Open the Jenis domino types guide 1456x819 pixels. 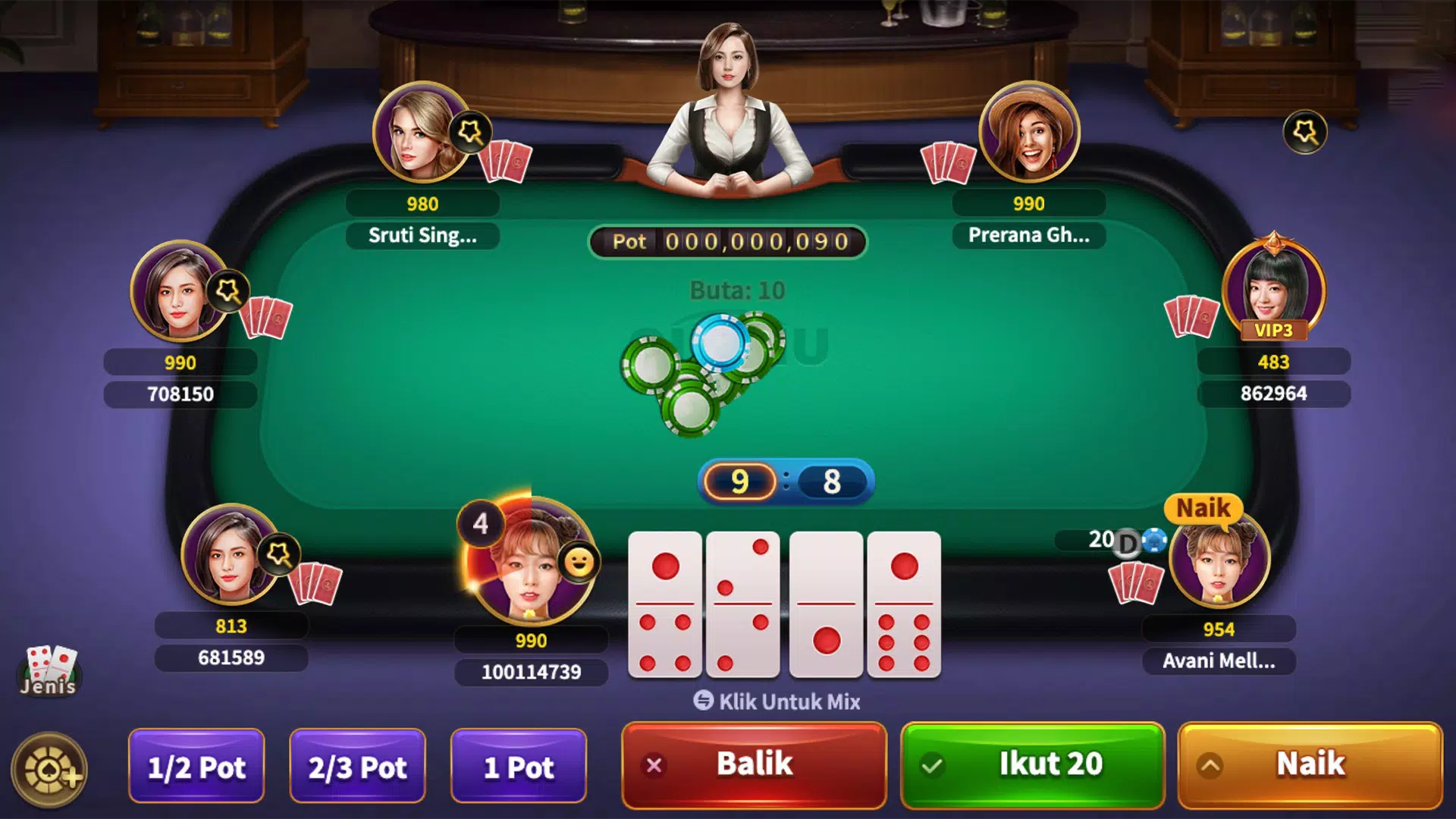[49, 670]
